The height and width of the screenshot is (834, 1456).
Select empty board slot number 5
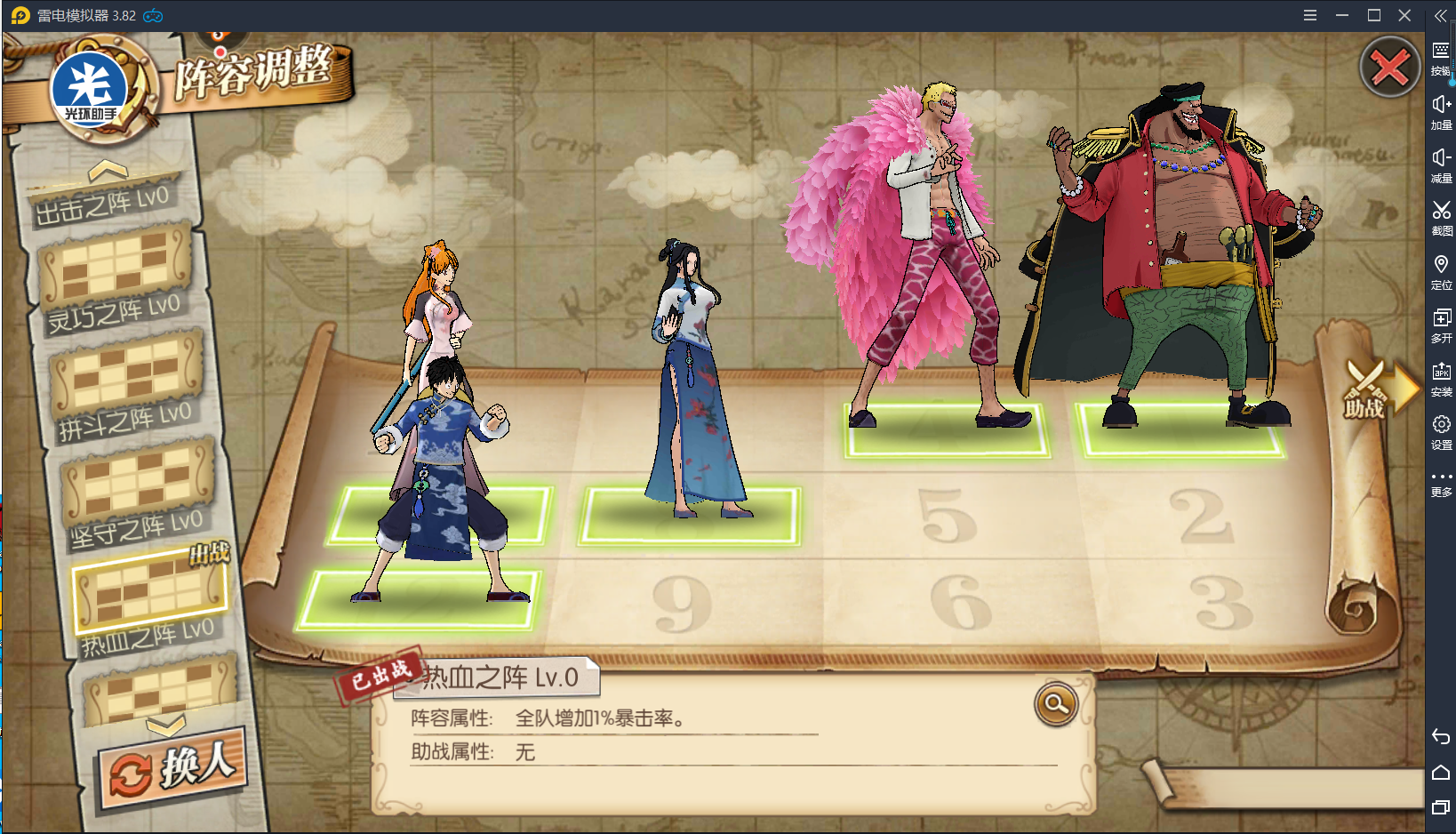[x=948, y=516]
